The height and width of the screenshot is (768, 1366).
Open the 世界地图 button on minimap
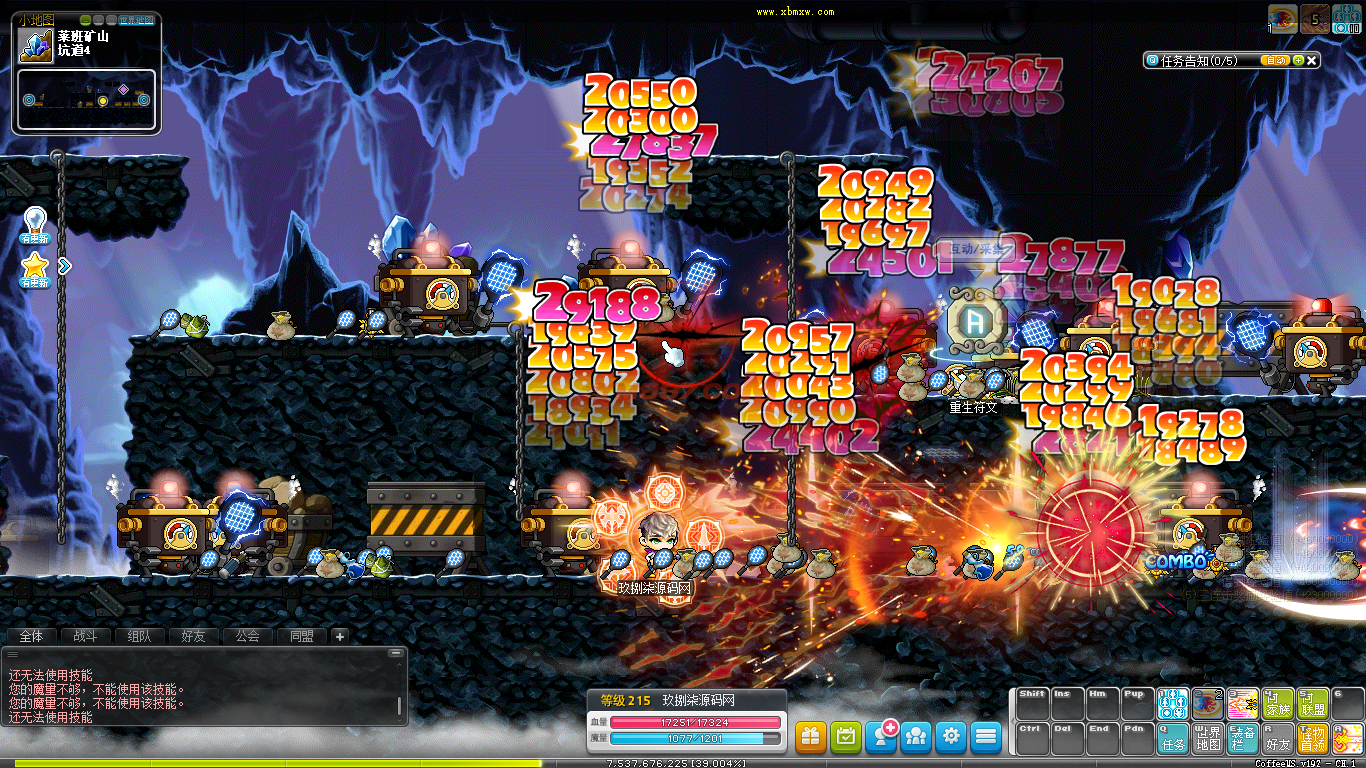[x=137, y=20]
